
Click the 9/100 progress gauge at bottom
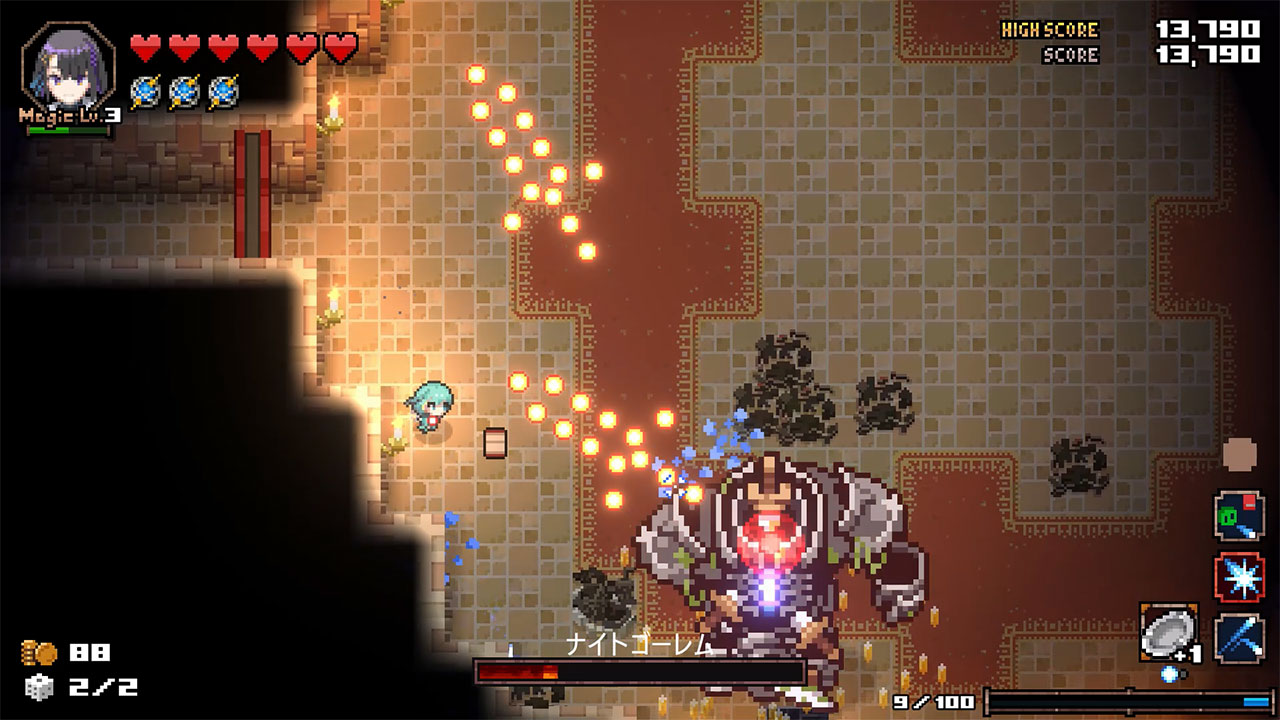pyautogui.click(x=1080, y=703)
